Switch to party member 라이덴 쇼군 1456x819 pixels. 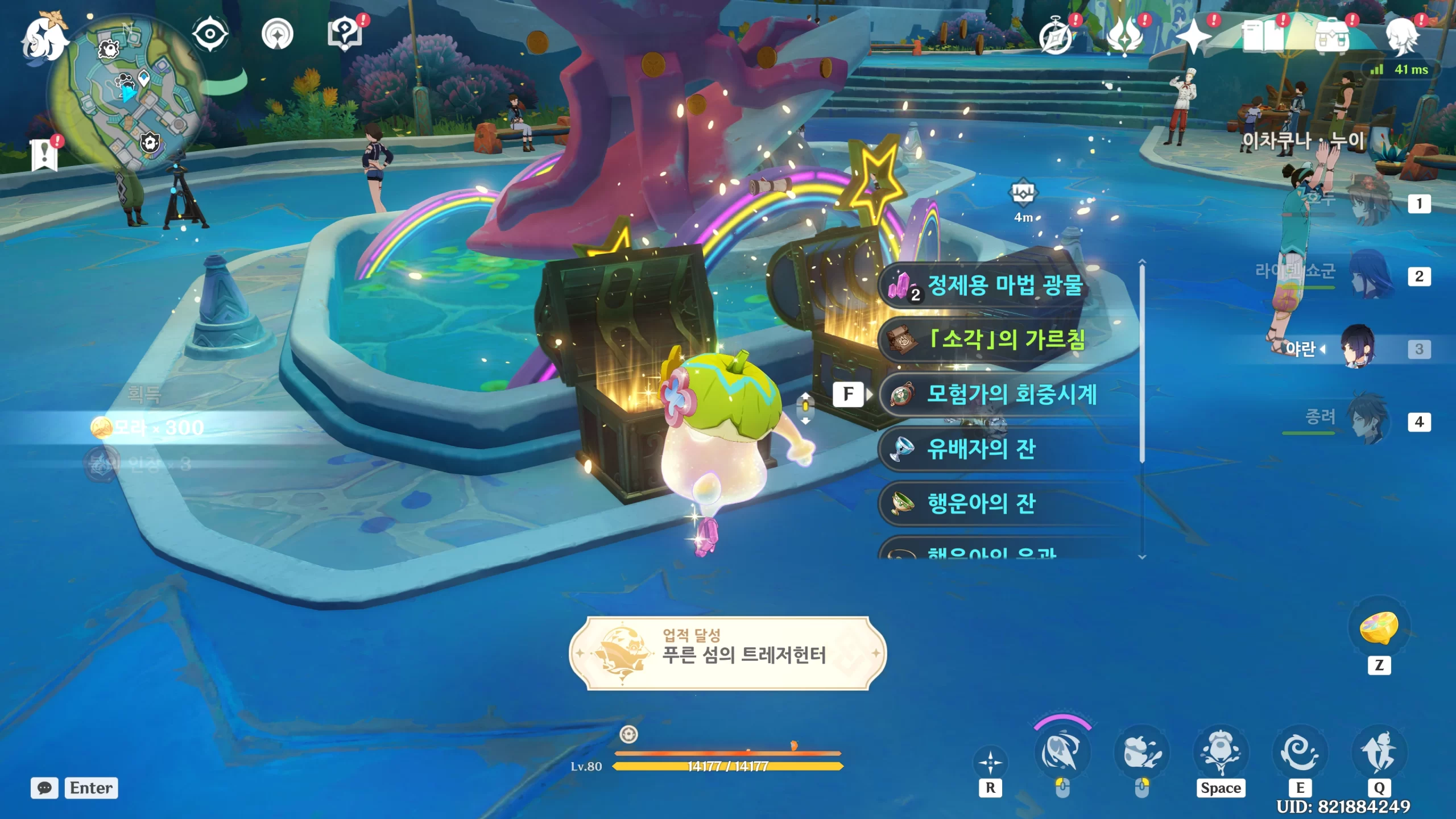(x=1371, y=276)
